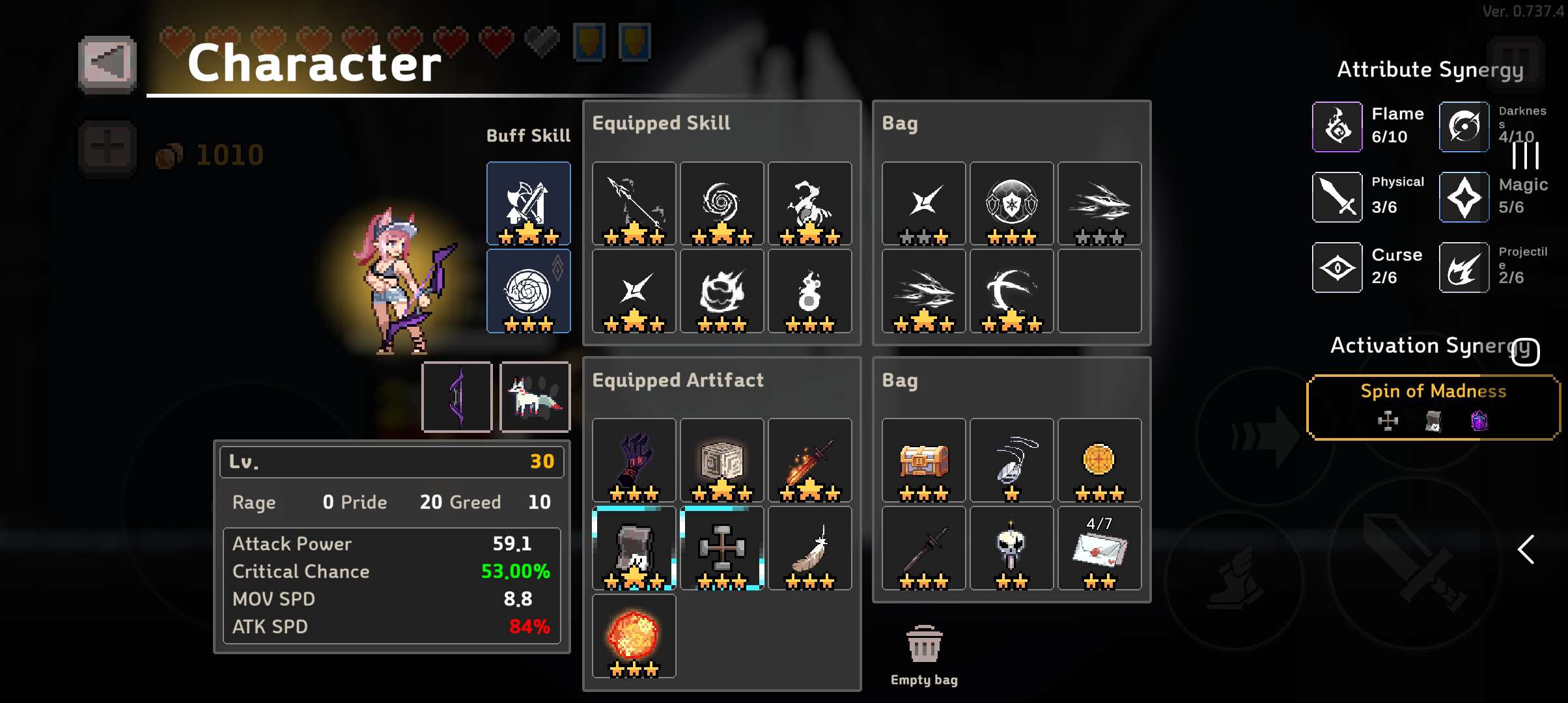Choose the envelope item marked 4/7

tap(1099, 548)
